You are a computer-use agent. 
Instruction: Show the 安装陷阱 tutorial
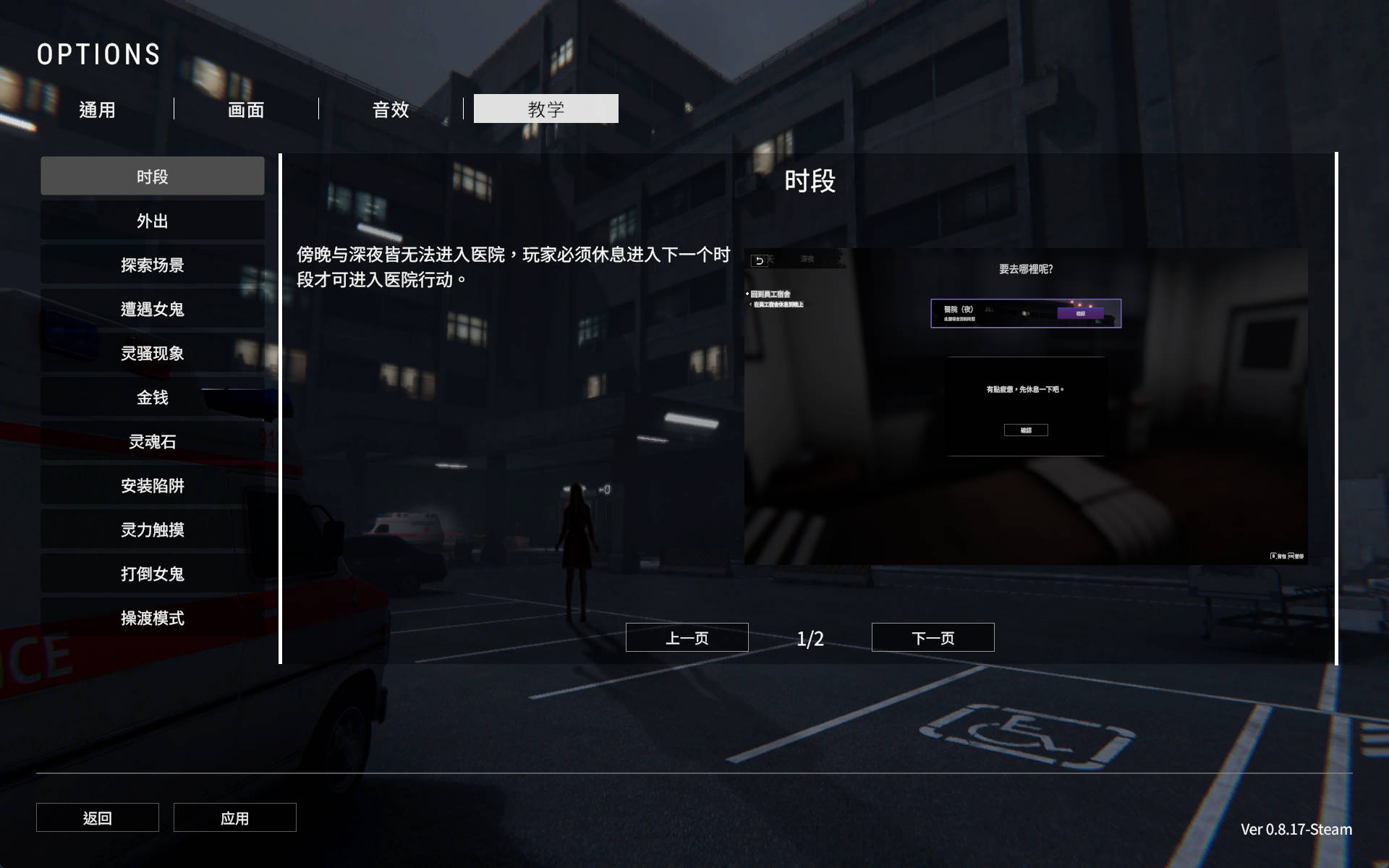point(152,485)
